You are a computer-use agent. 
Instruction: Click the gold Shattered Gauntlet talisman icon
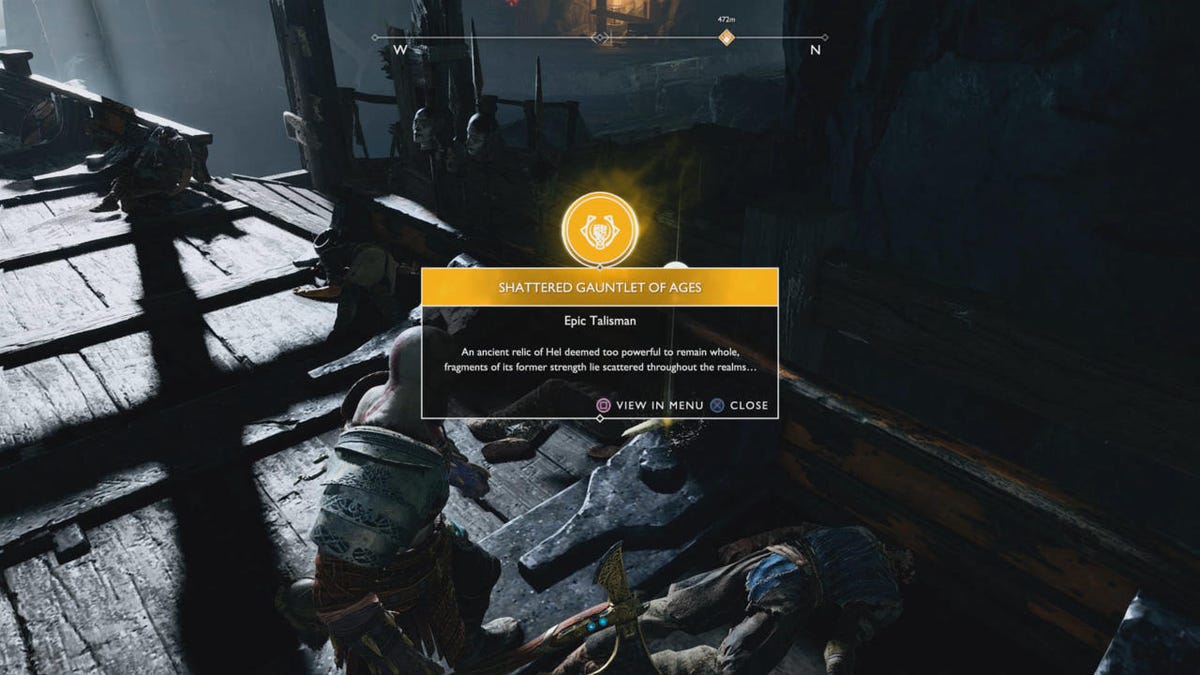tap(599, 229)
